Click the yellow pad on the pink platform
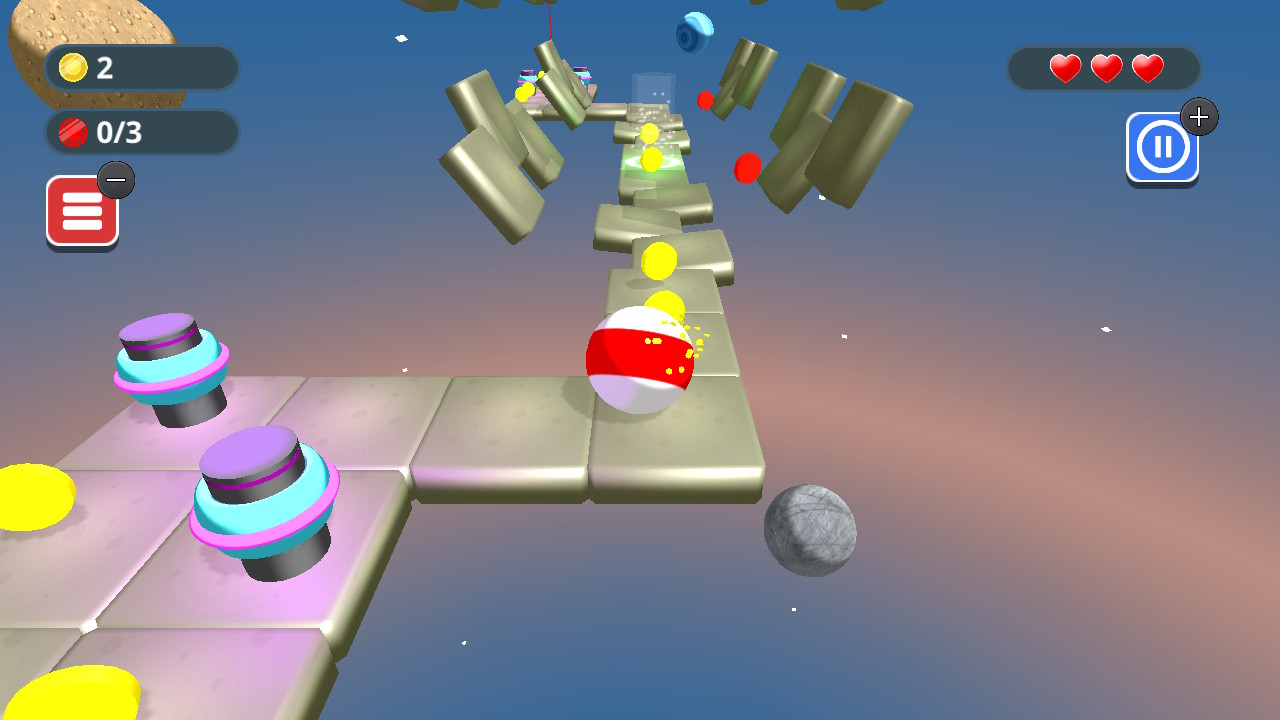 pyautogui.click(x=30, y=495)
